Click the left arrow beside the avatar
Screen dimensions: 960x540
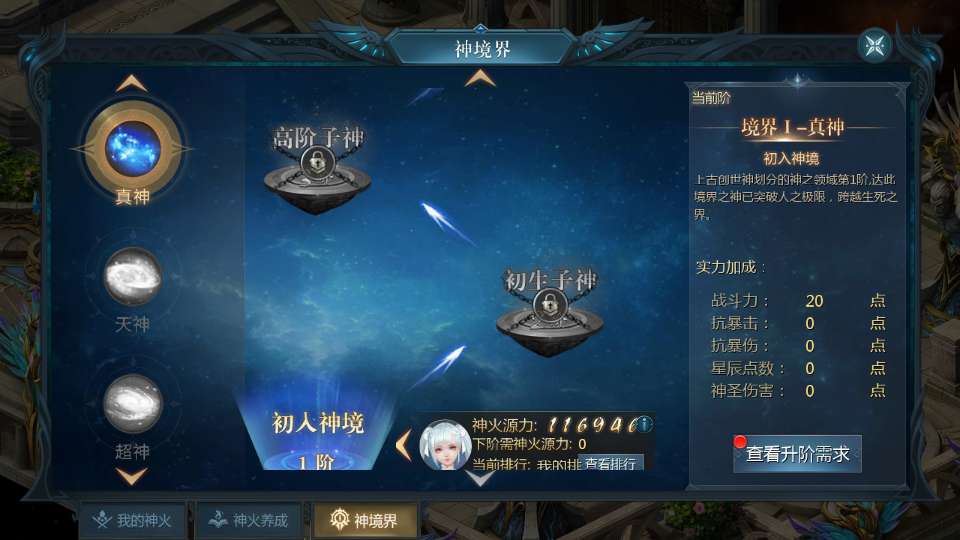pyautogui.click(x=403, y=444)
